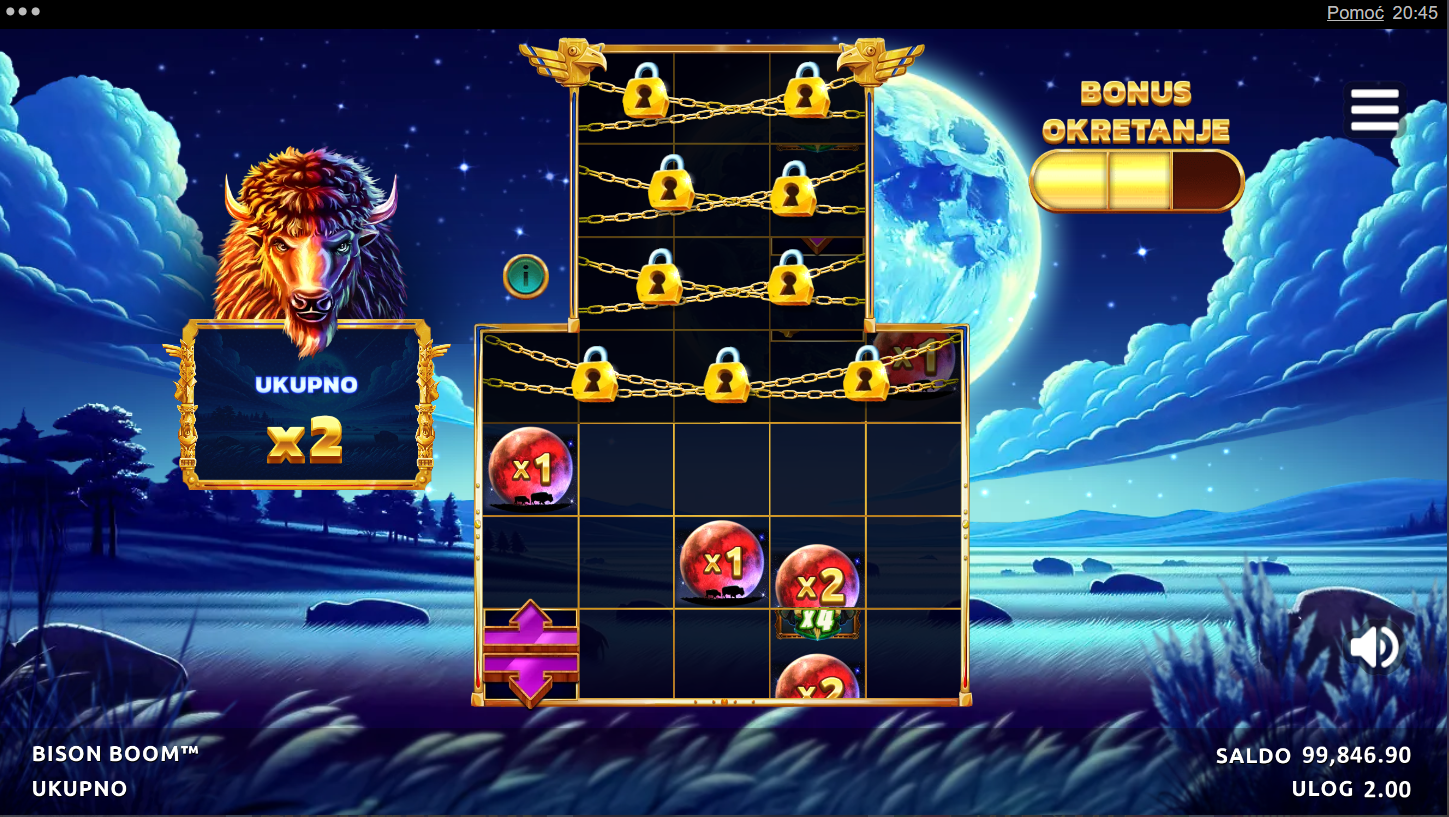Open the game info button

pyautogui.click(x=526, y=276)
